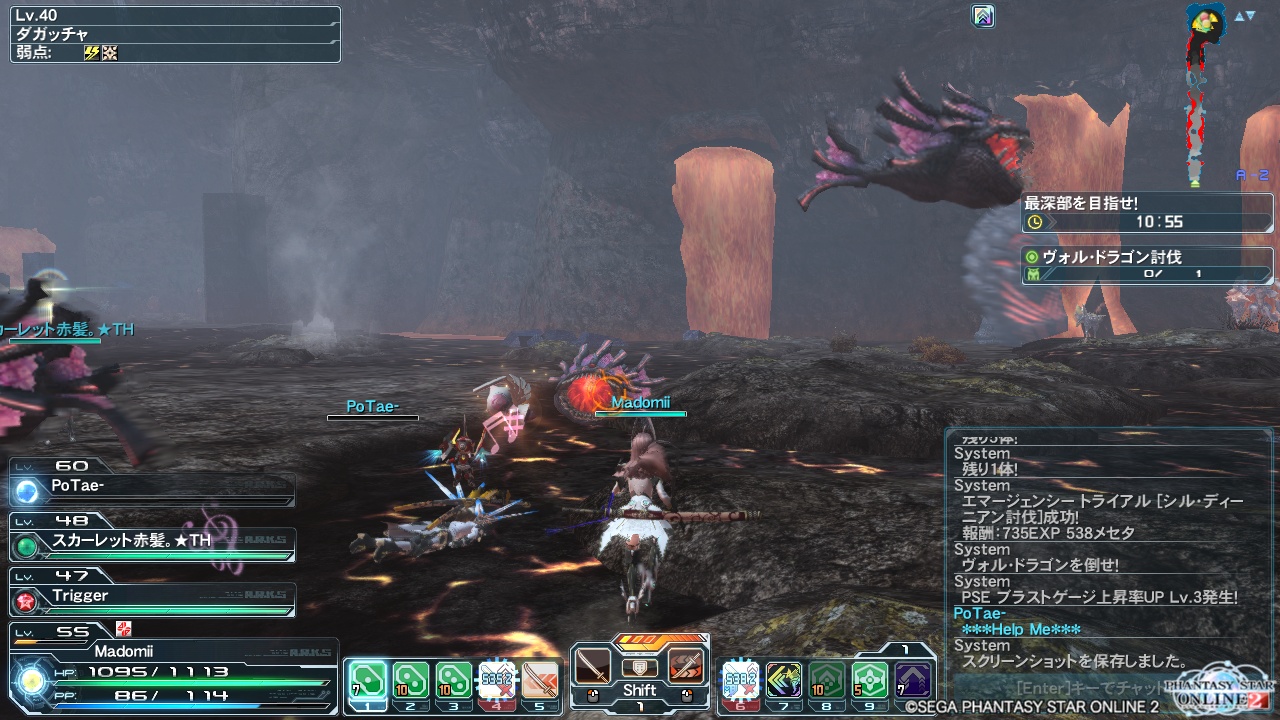The height and width of the screenshot is (720, 1280).
Task: Use the healing item in slot 3
Action: click(x=453, y=681)
